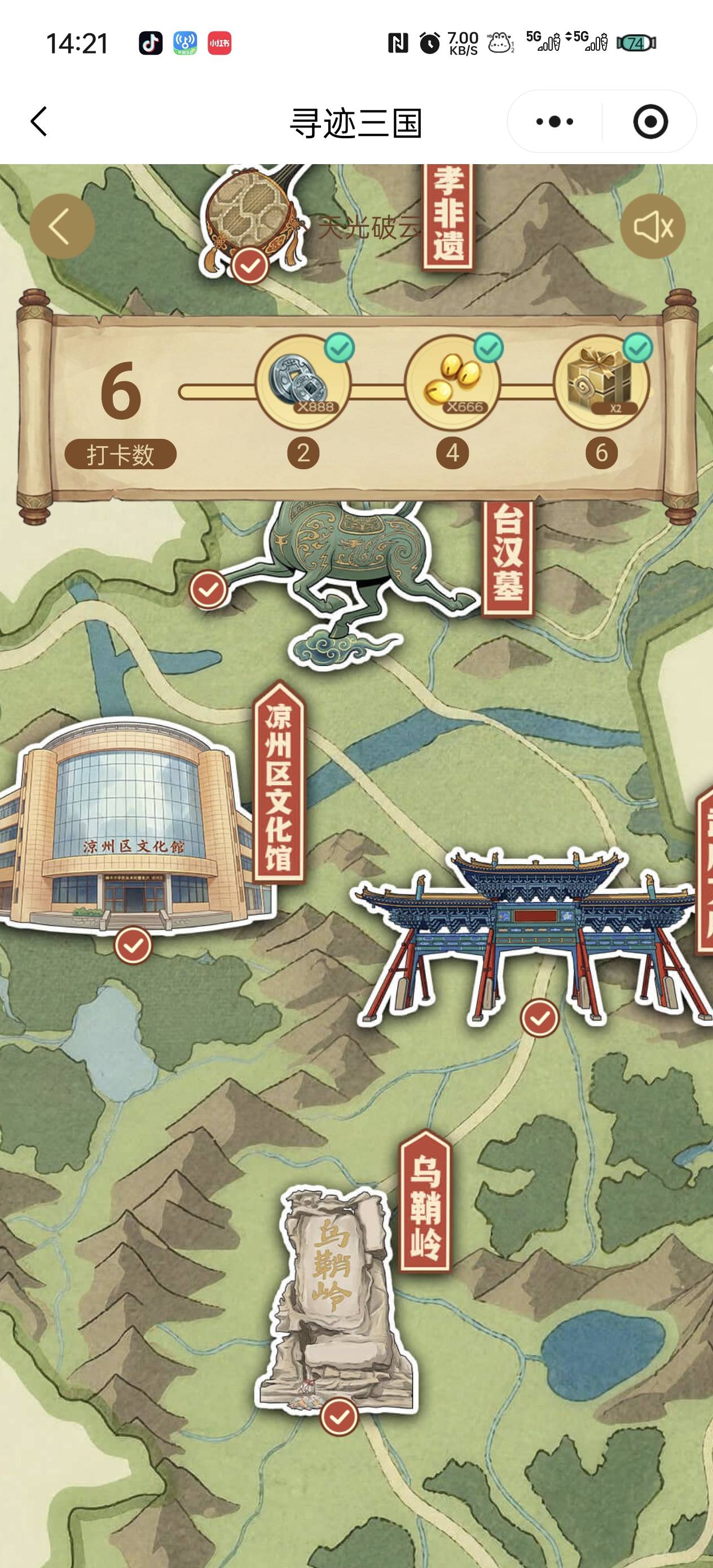Close the mini program with the circle button
The height and width of the screenshot is (1568, 713).
click(650, 122)
